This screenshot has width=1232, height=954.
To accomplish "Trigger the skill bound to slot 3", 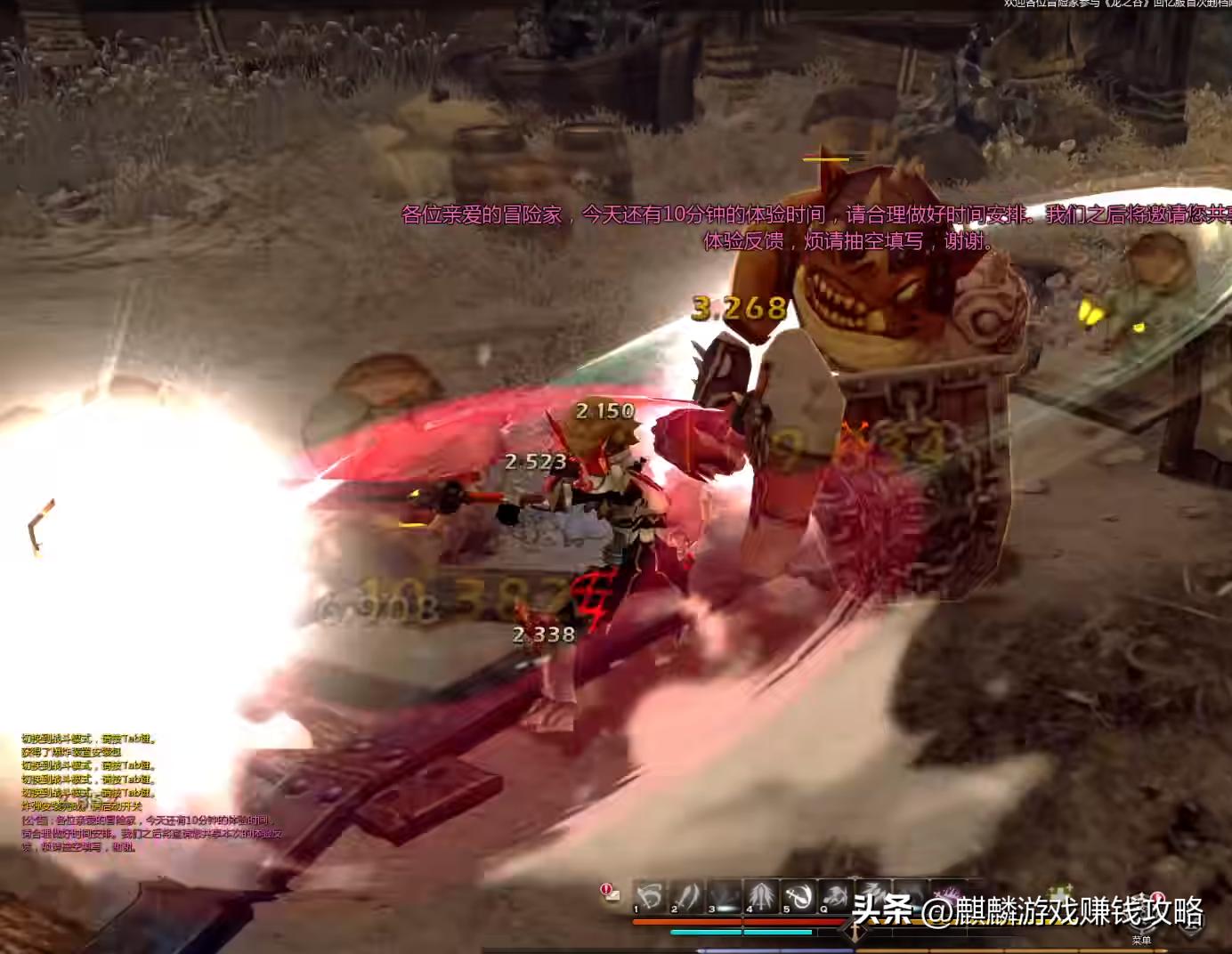I will coord(725,893).
